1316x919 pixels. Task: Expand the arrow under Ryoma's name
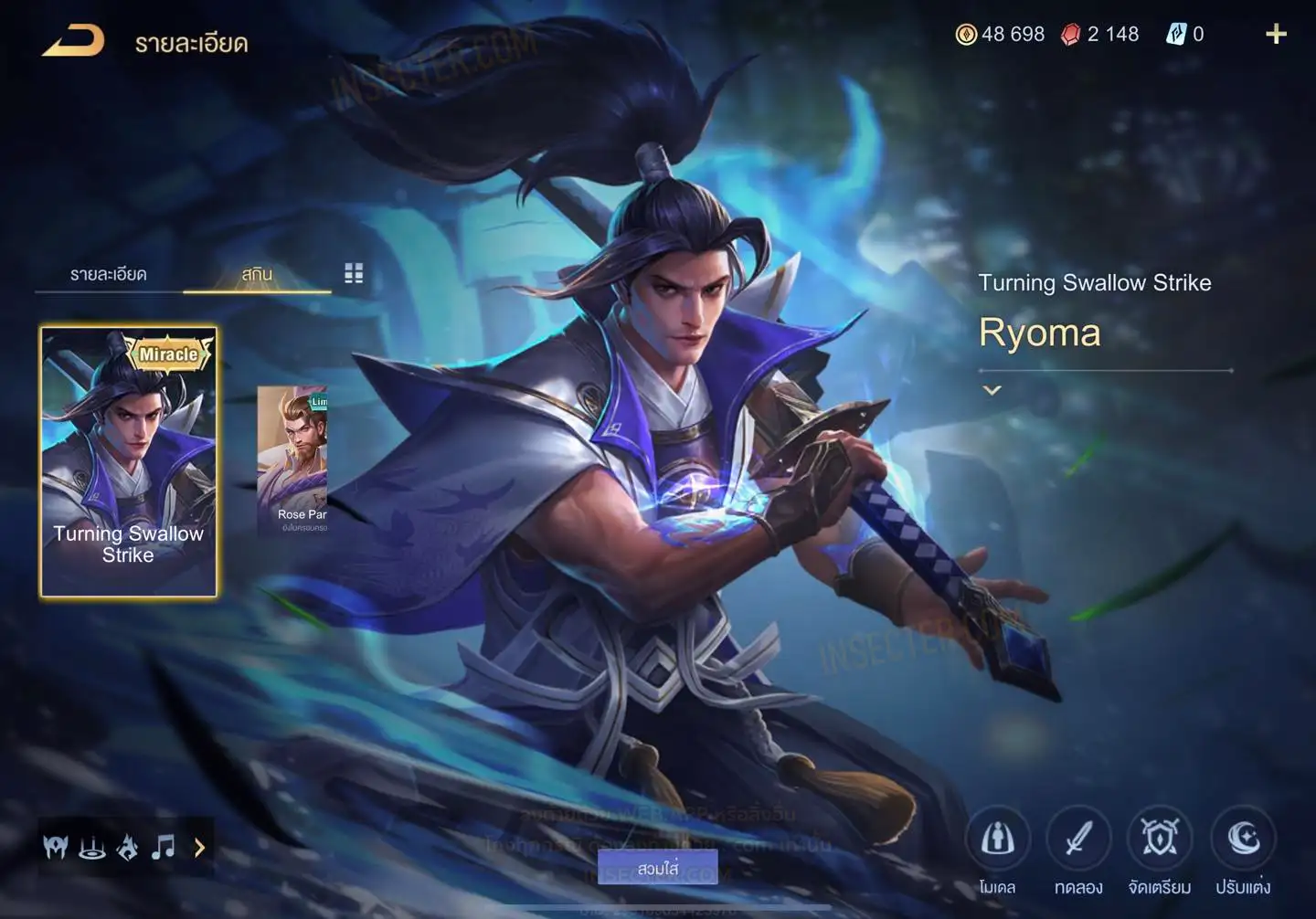[992, 390]
